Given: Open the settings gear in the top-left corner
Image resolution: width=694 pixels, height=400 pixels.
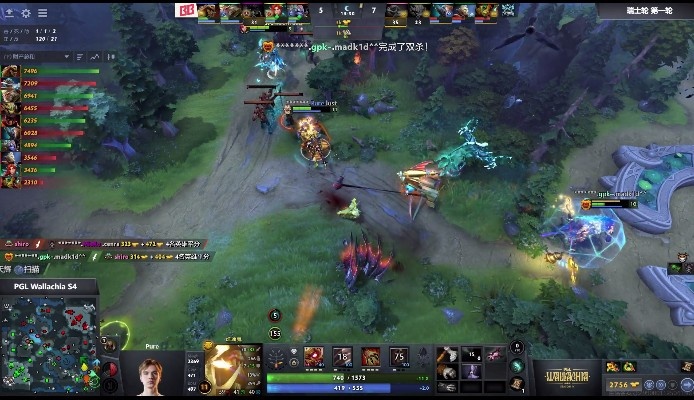Looking at the screenshot, I should coord(25,13).
